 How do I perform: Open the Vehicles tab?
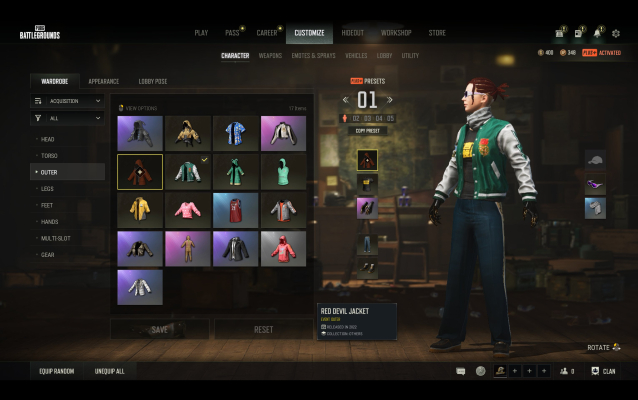point(355,56)
